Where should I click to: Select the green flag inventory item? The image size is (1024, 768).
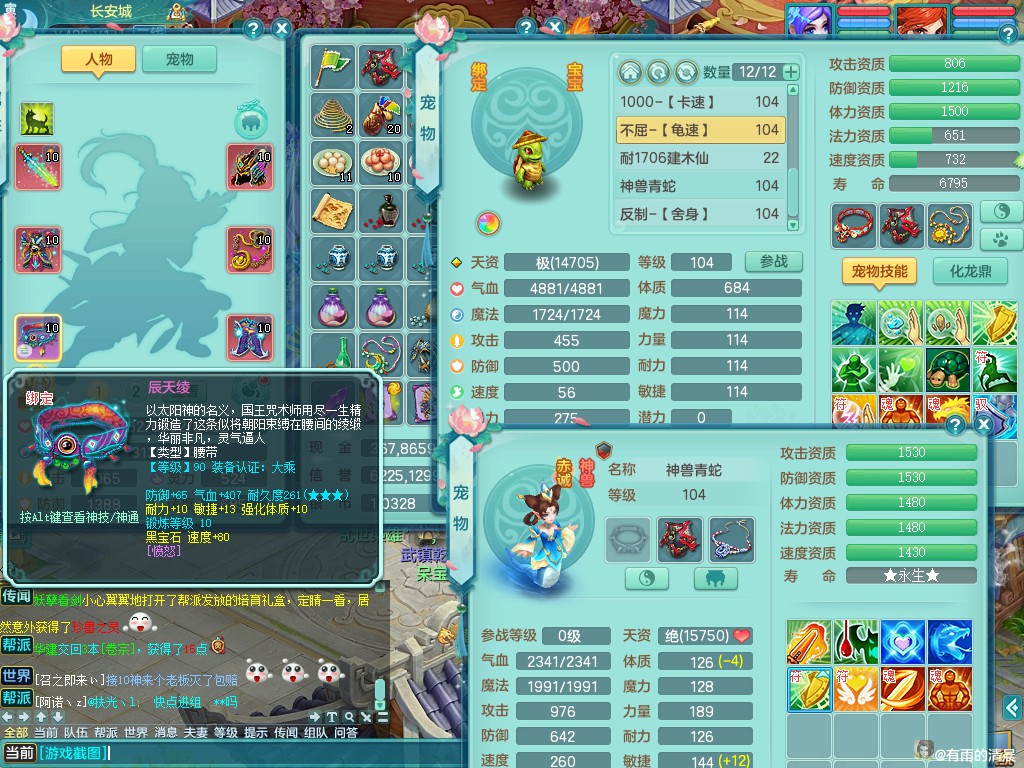(x=332, y=66)
